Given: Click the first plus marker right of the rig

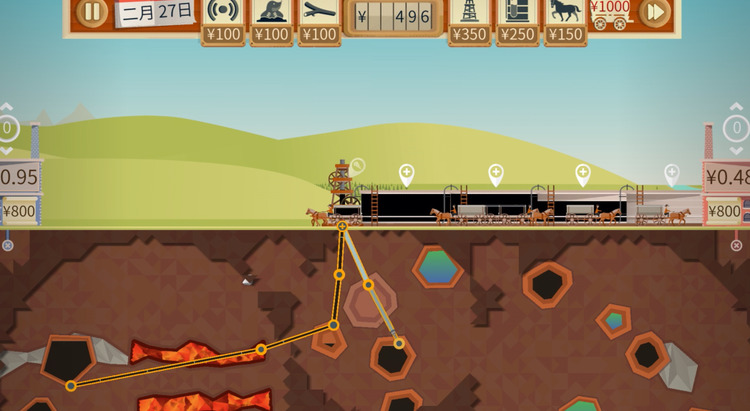Looking at the screenshot, I should [x=406, y=174].
